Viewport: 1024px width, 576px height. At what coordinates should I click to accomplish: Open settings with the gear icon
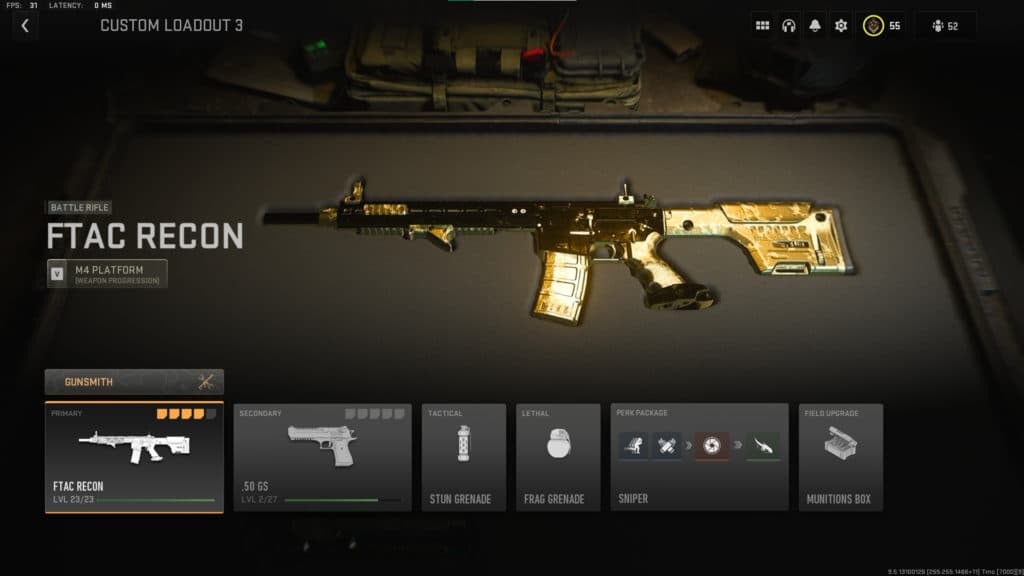[x=841, y=26]
